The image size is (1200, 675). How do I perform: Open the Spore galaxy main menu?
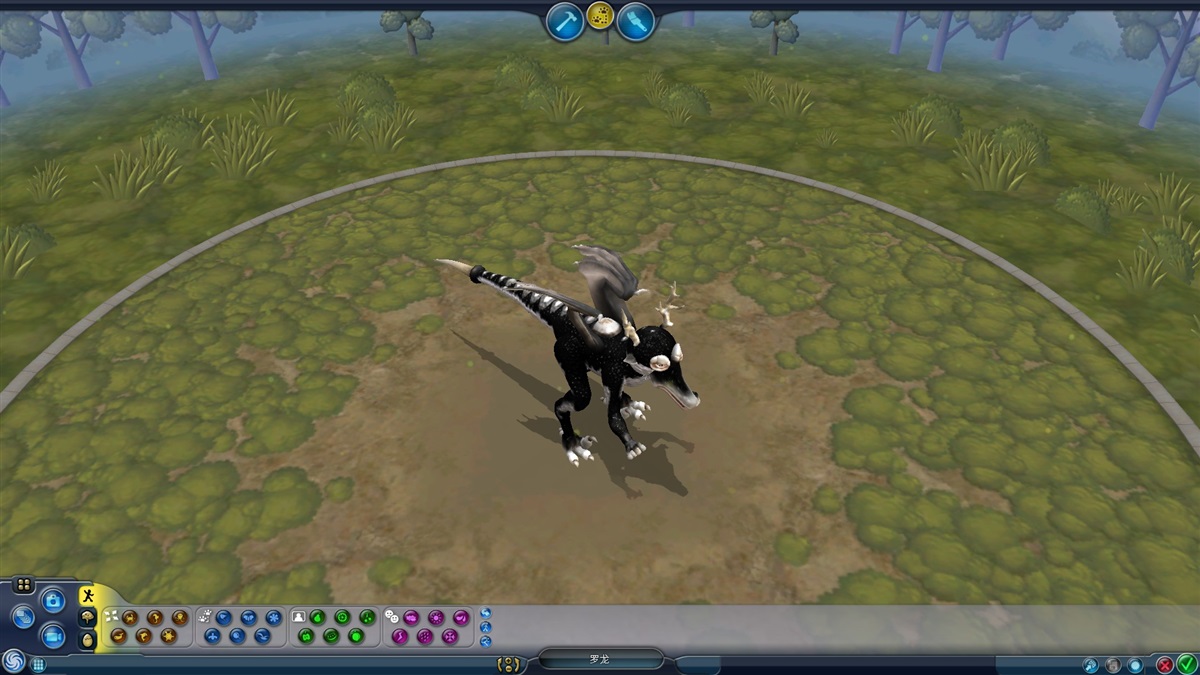click(13, 661)
